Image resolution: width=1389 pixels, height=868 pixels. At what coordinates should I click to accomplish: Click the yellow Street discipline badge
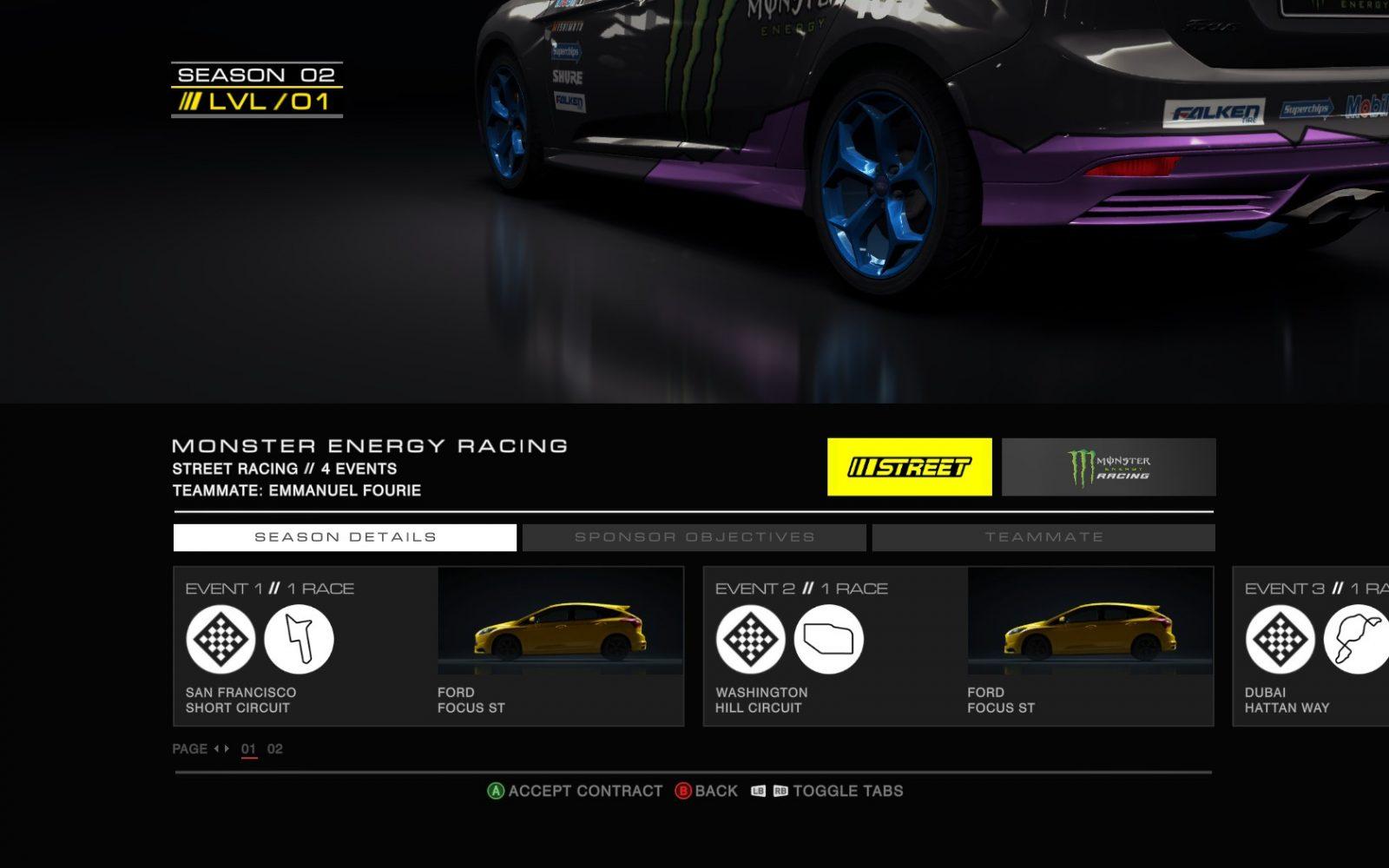909,467
